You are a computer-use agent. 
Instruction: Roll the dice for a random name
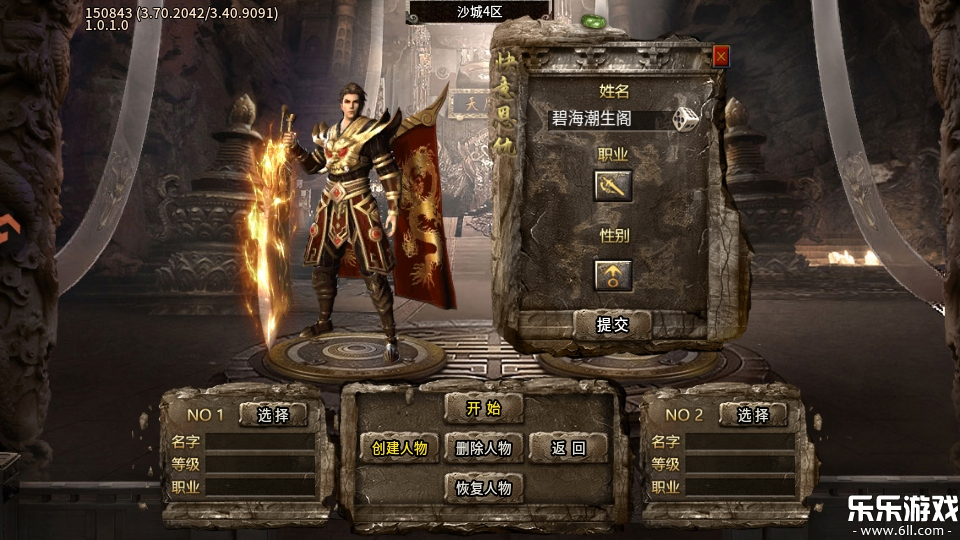click(686, 119)
